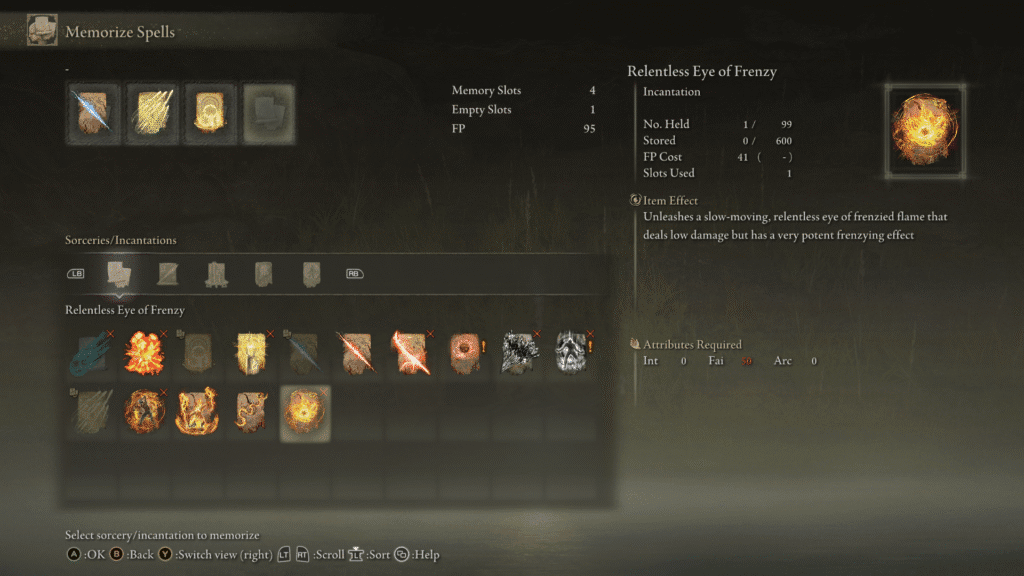Switch to the first all-spells category tab

point(119,273)
